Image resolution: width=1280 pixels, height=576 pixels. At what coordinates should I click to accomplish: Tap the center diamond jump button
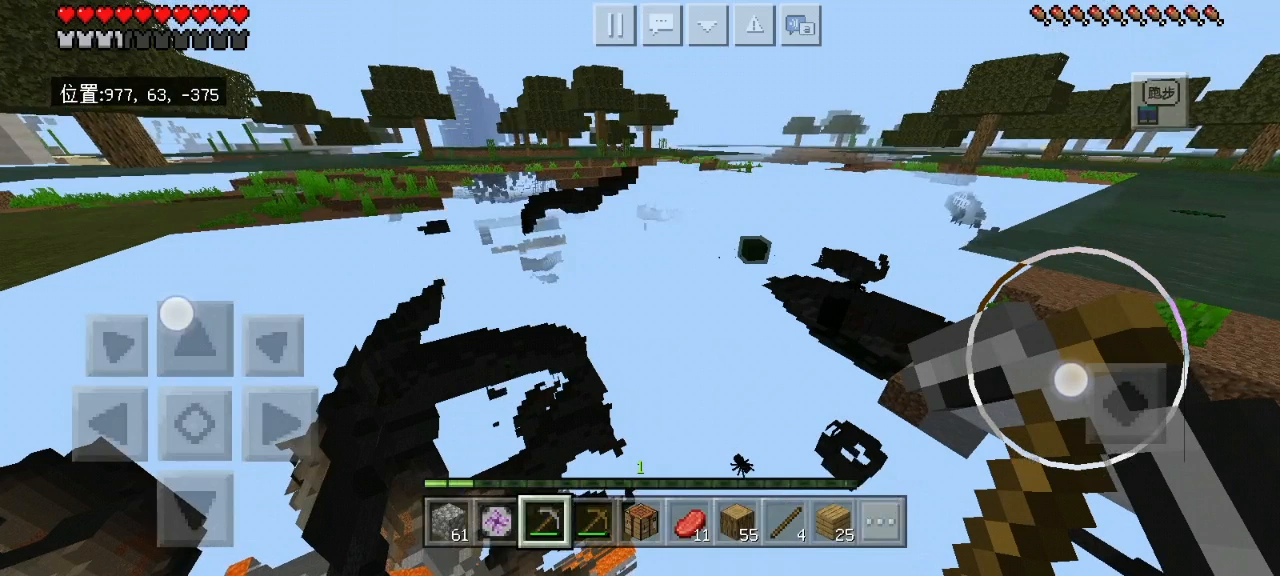pos(195,424)
